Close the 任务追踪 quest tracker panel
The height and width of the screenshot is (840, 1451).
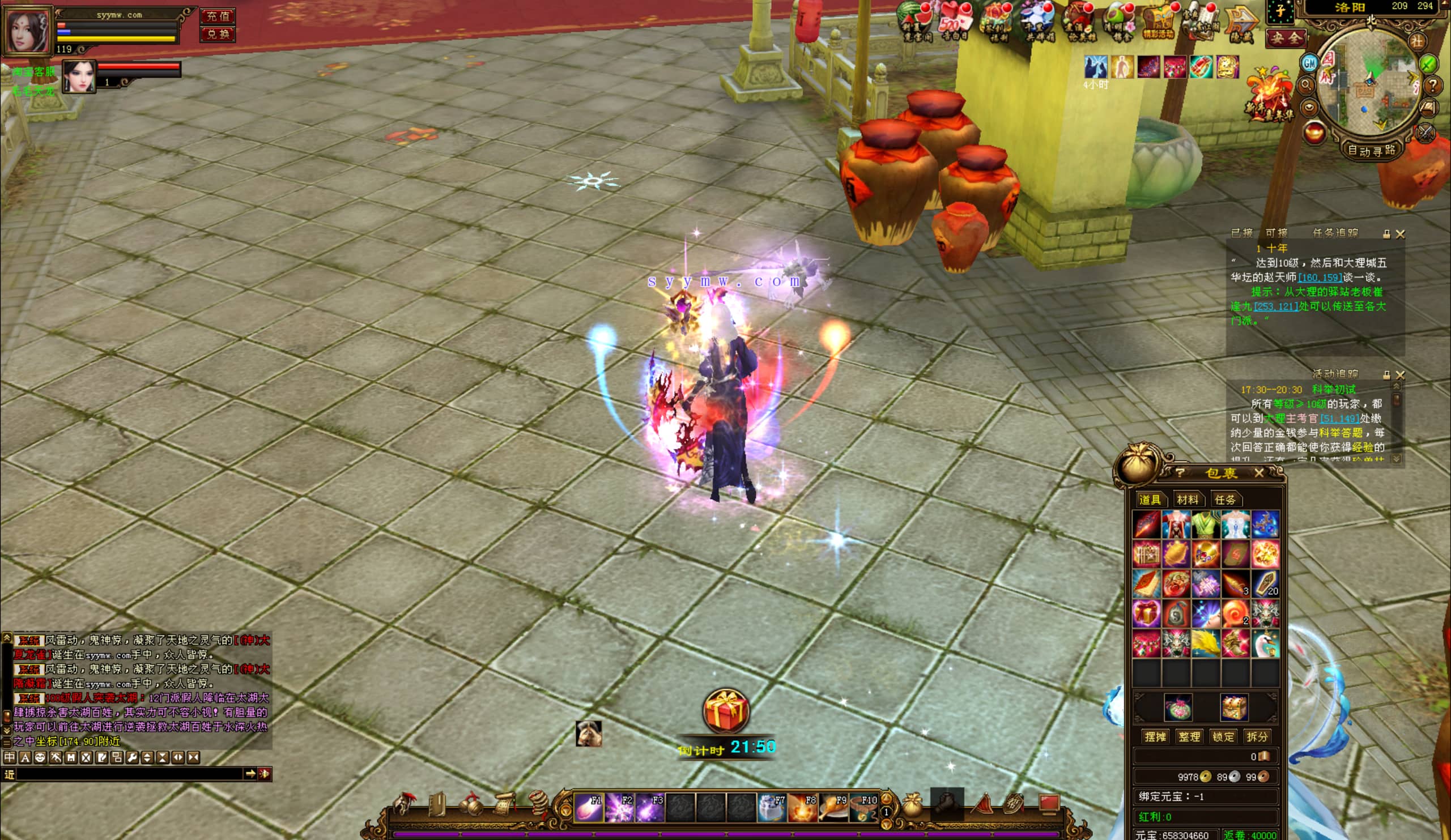[1401, 234]
